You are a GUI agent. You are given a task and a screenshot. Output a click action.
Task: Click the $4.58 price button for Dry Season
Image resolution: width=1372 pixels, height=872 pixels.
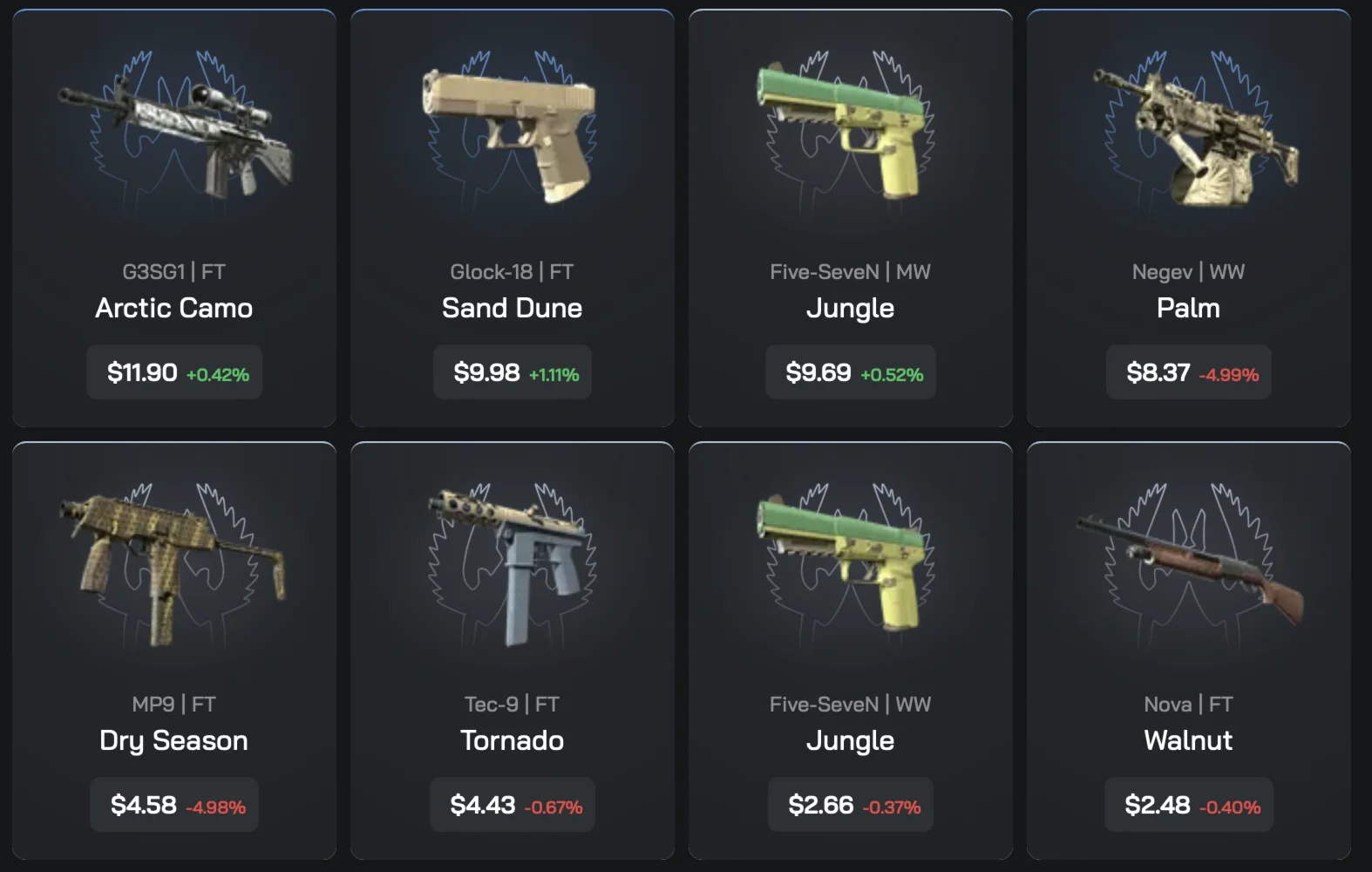coord(173,805)
